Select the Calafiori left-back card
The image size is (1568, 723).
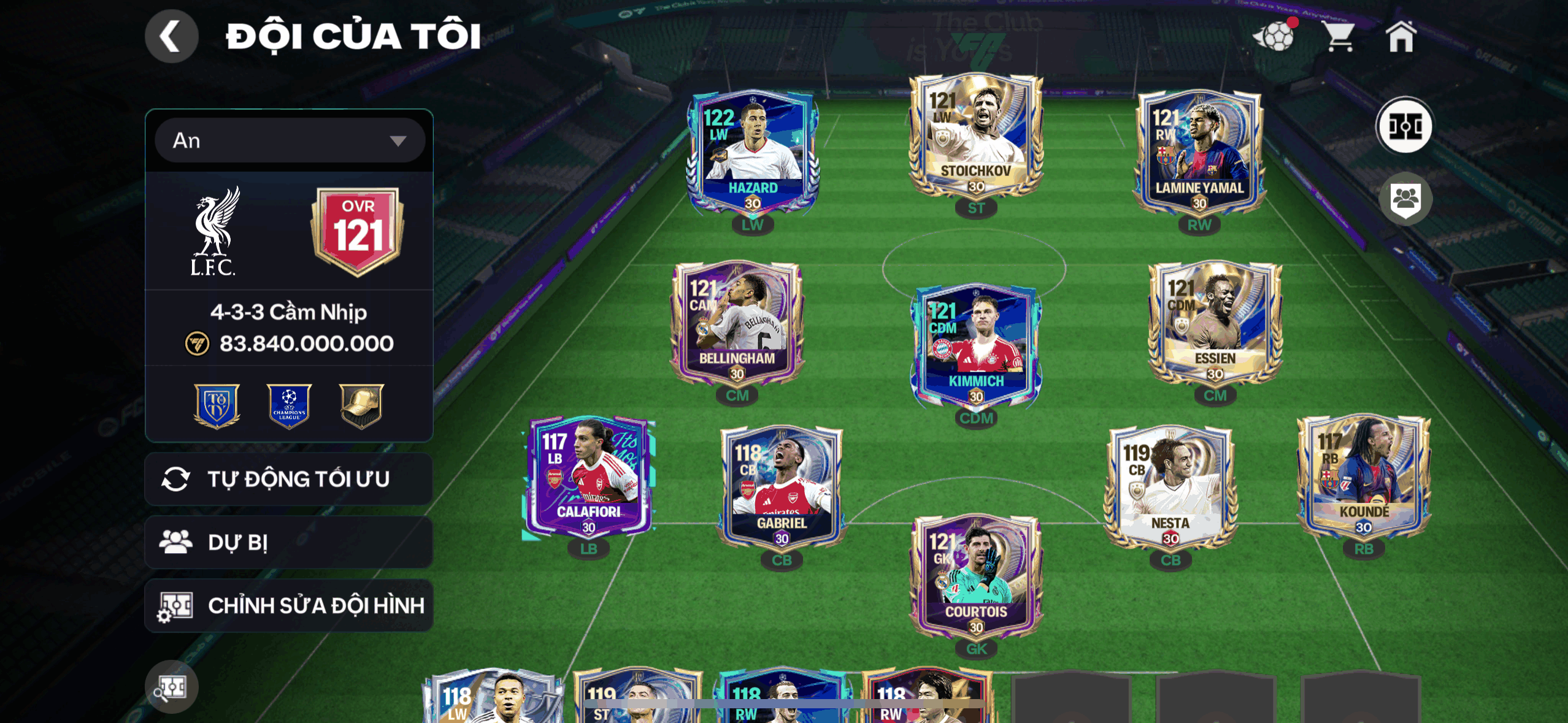588,477
